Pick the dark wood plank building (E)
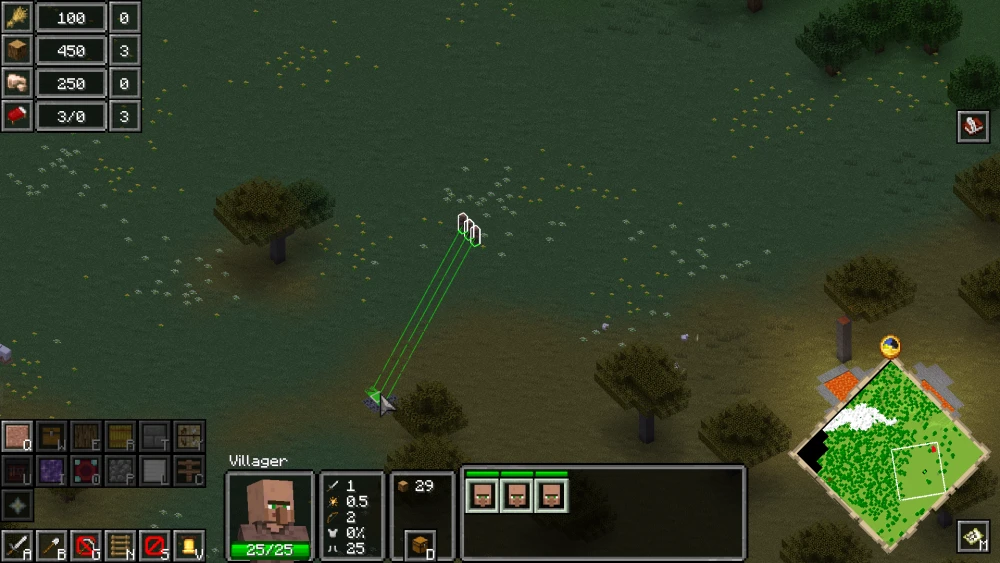This screenshot has width=1000, height=563. point(86,437)
